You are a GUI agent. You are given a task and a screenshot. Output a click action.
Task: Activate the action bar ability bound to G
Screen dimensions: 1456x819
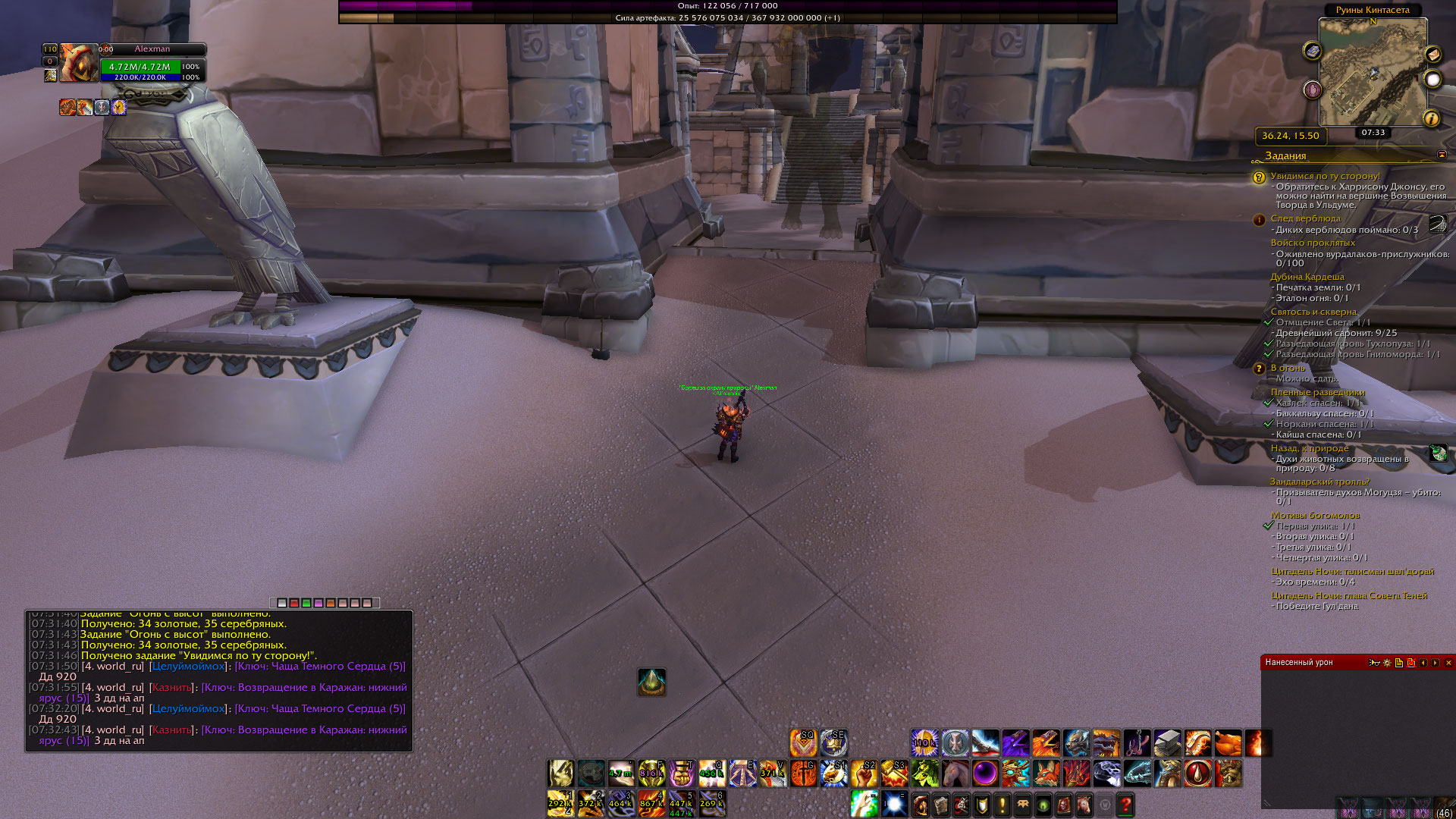(x=803, y=773)
